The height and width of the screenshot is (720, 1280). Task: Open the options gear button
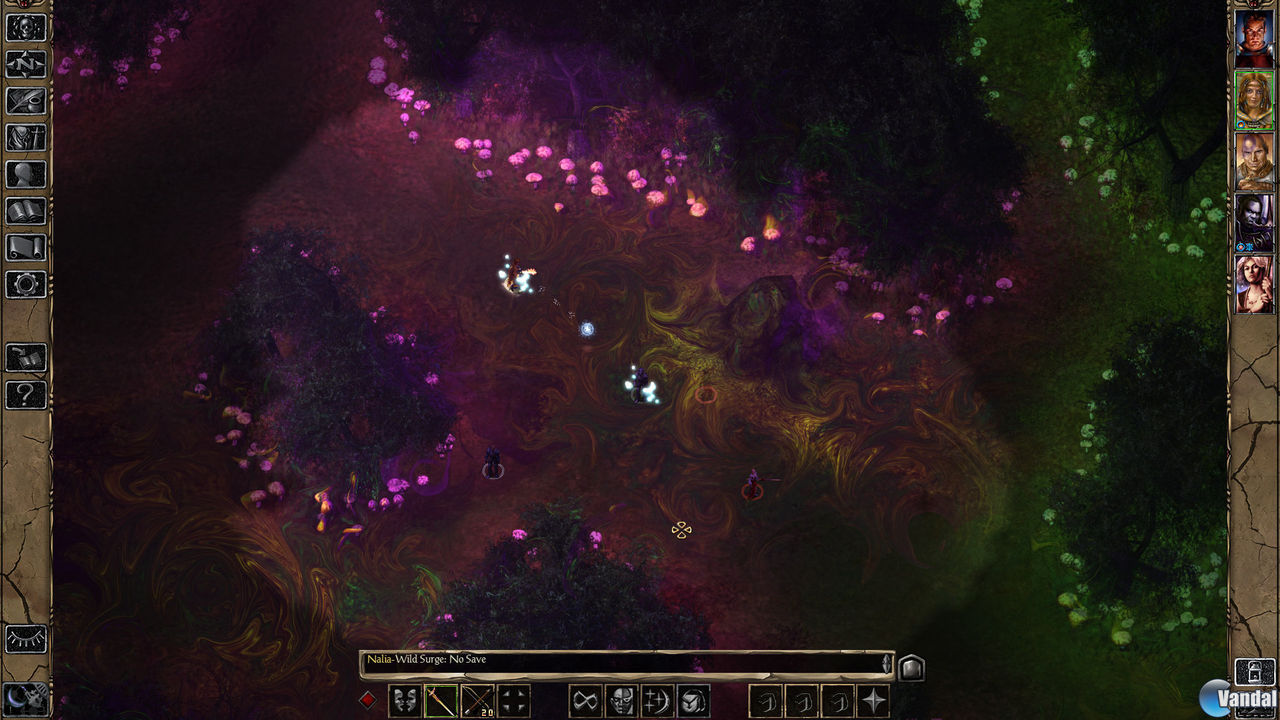coord(26,284)
